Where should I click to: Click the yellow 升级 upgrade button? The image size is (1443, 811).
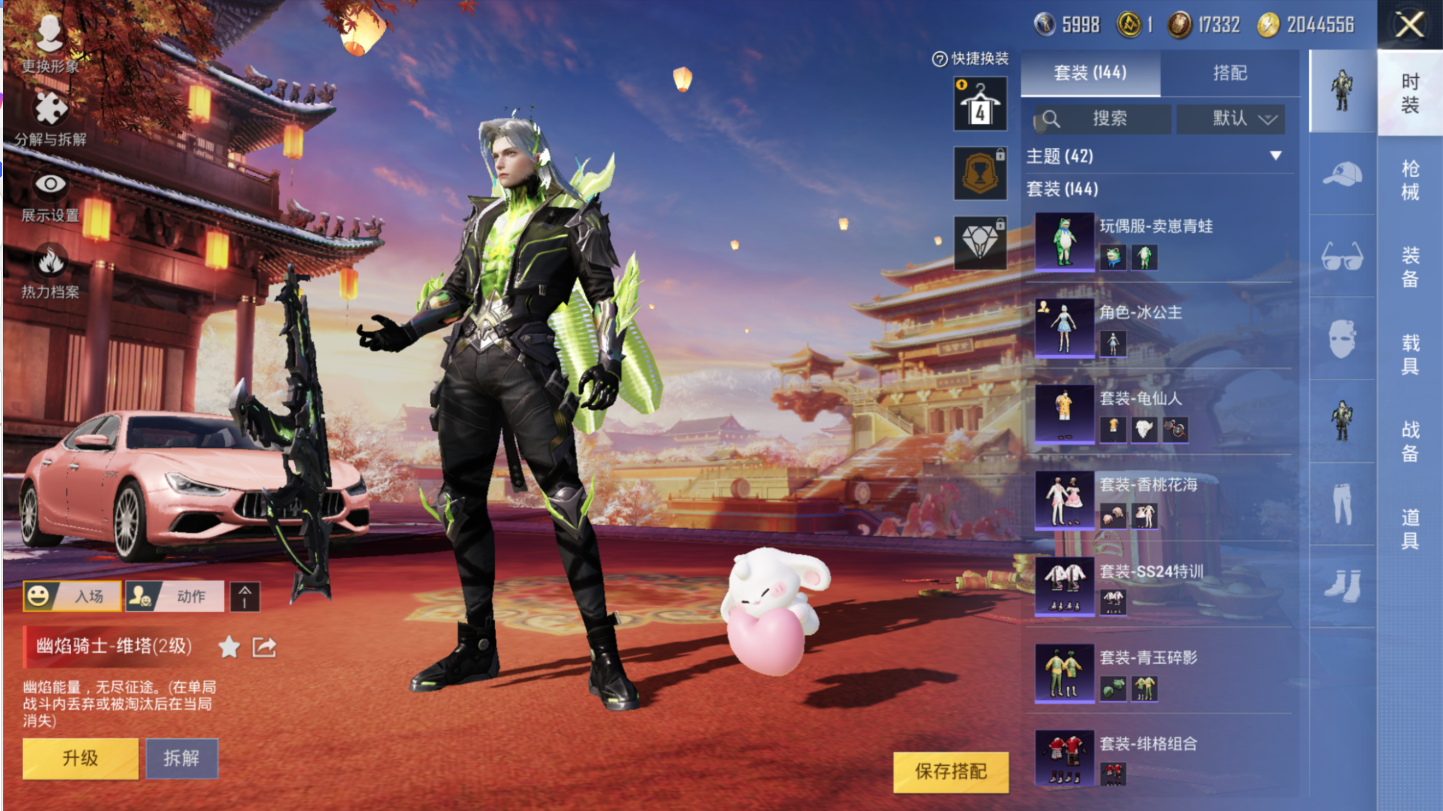click(80, 758)
